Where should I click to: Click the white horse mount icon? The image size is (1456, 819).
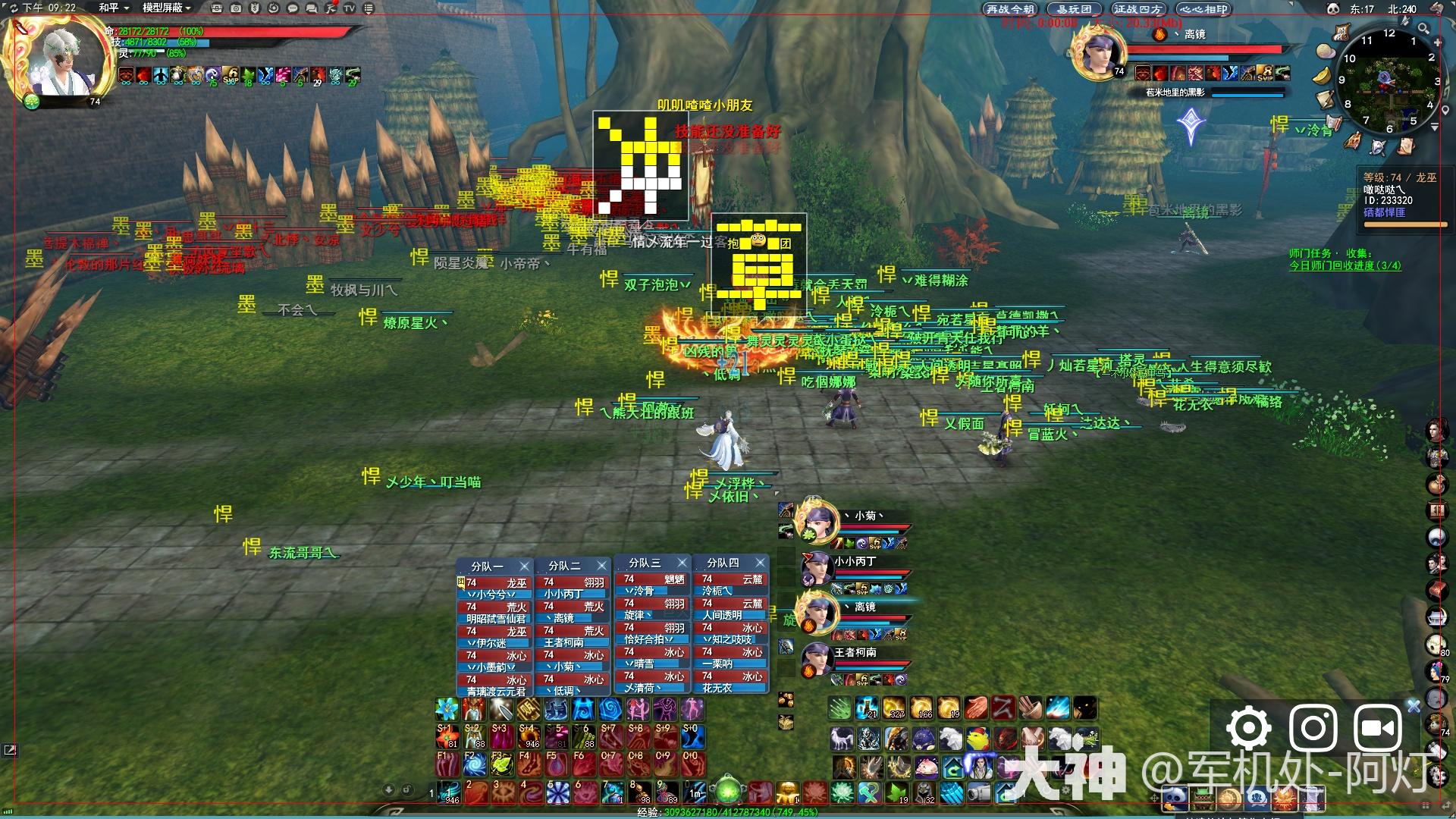click(x=841, y=738)
